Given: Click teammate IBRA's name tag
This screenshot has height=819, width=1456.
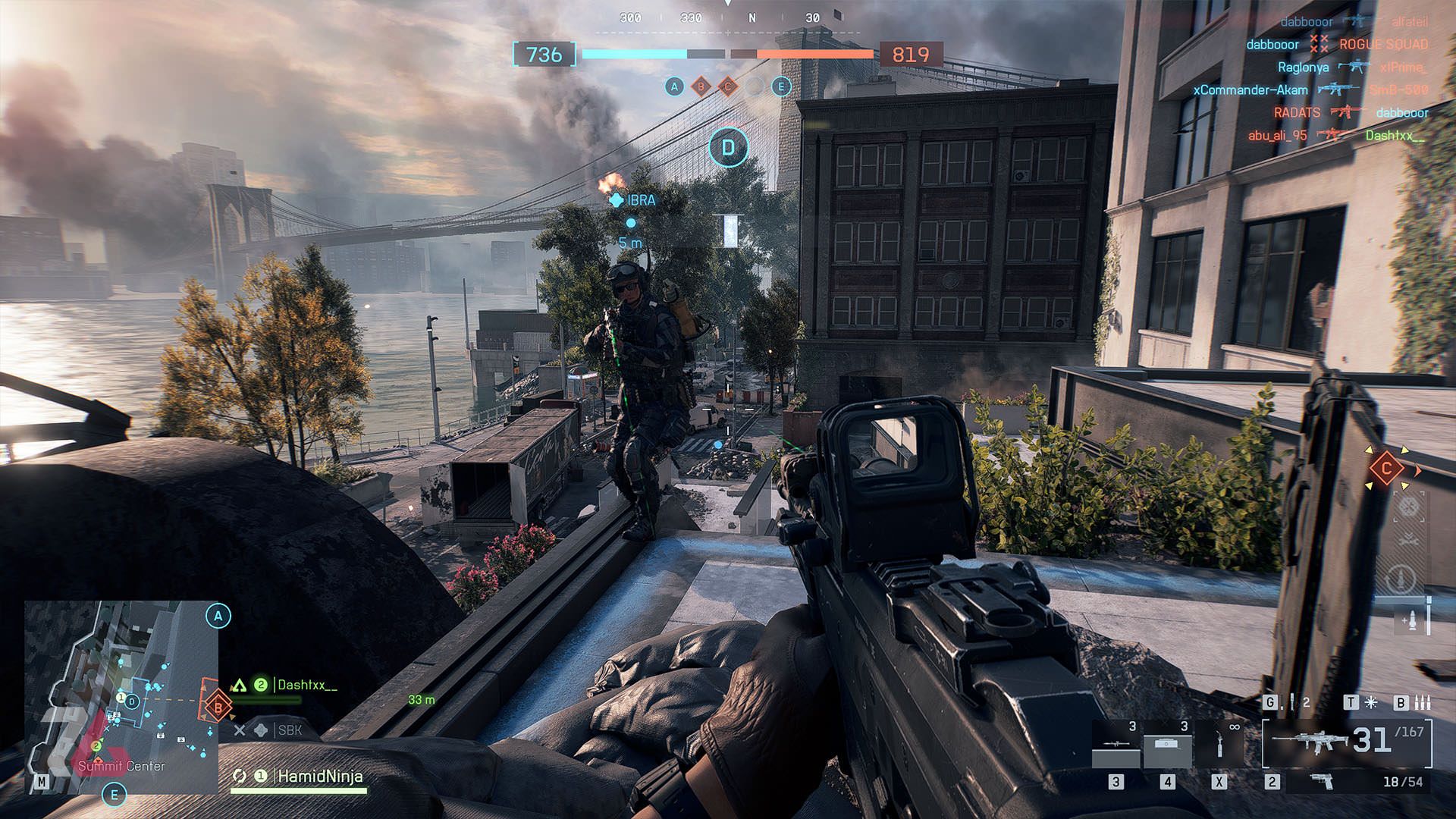Looking at the screenshot, I should click(x=641, y=200).
